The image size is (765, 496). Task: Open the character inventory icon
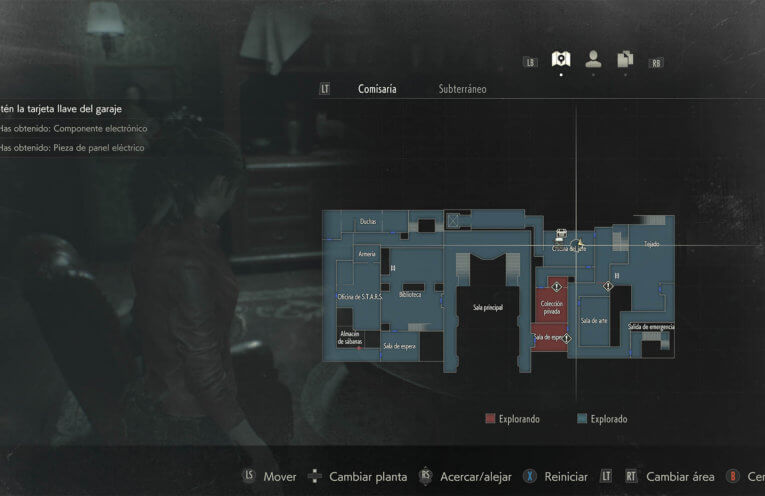[593, 60]
